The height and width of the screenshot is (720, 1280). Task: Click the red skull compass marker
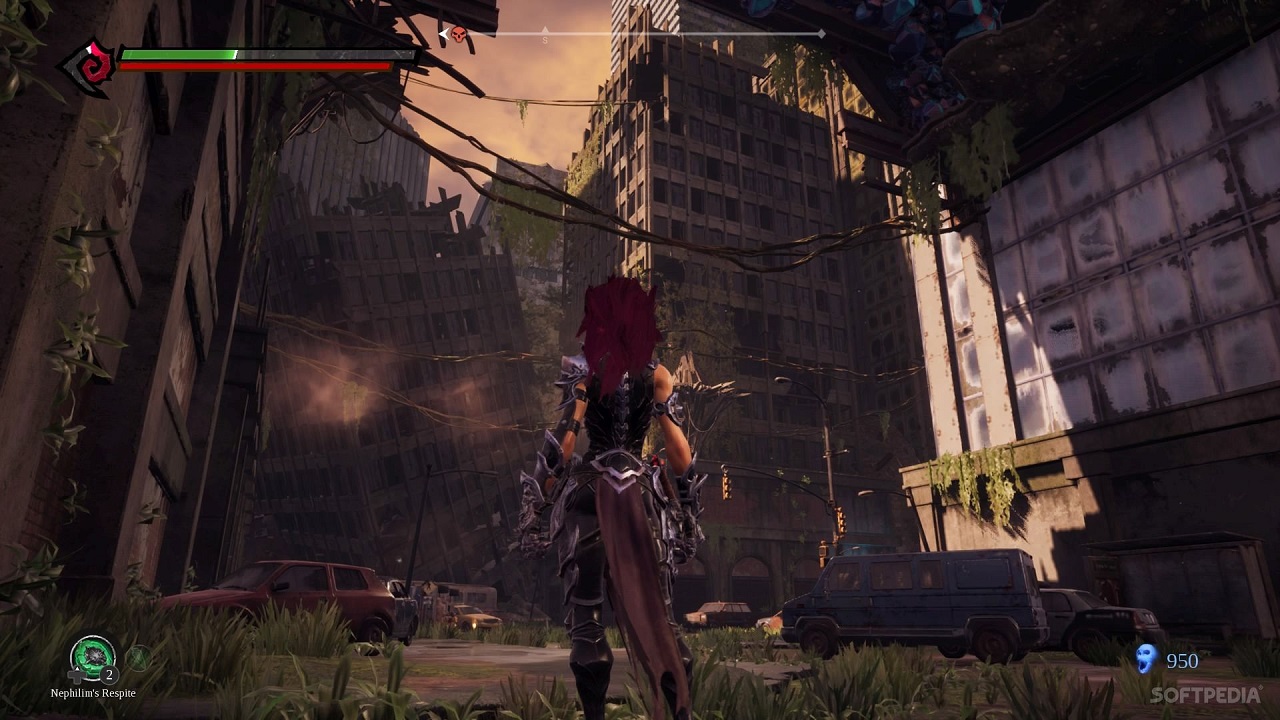point(458,35)
